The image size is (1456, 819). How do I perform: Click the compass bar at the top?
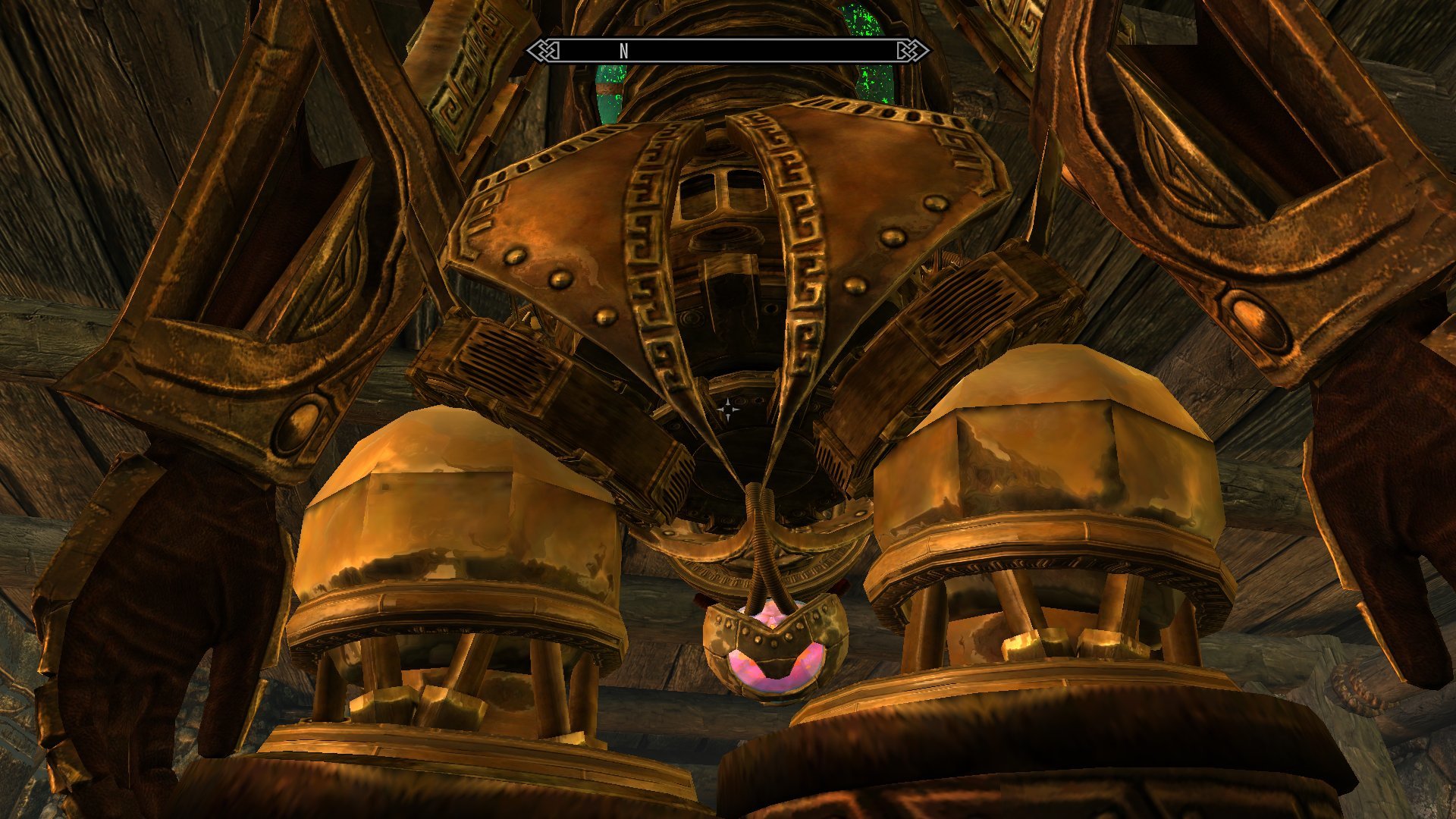(728, 51)
